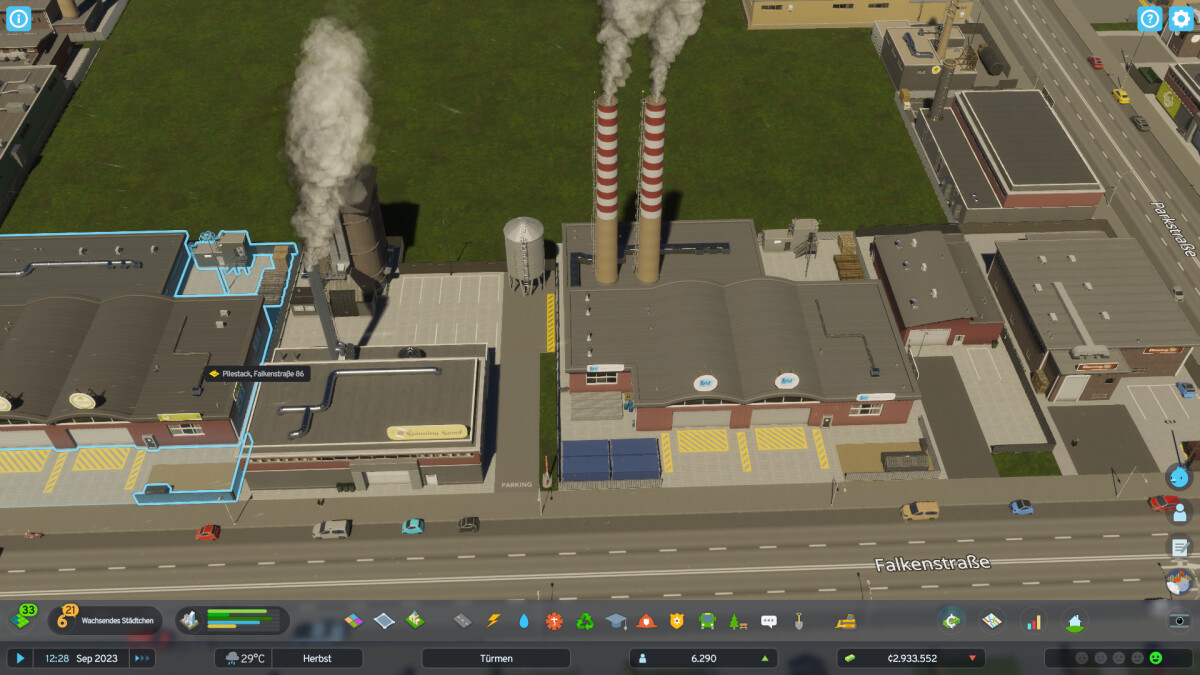Open the healthcare services menu
1200x675 pixels.
point(555,621)
